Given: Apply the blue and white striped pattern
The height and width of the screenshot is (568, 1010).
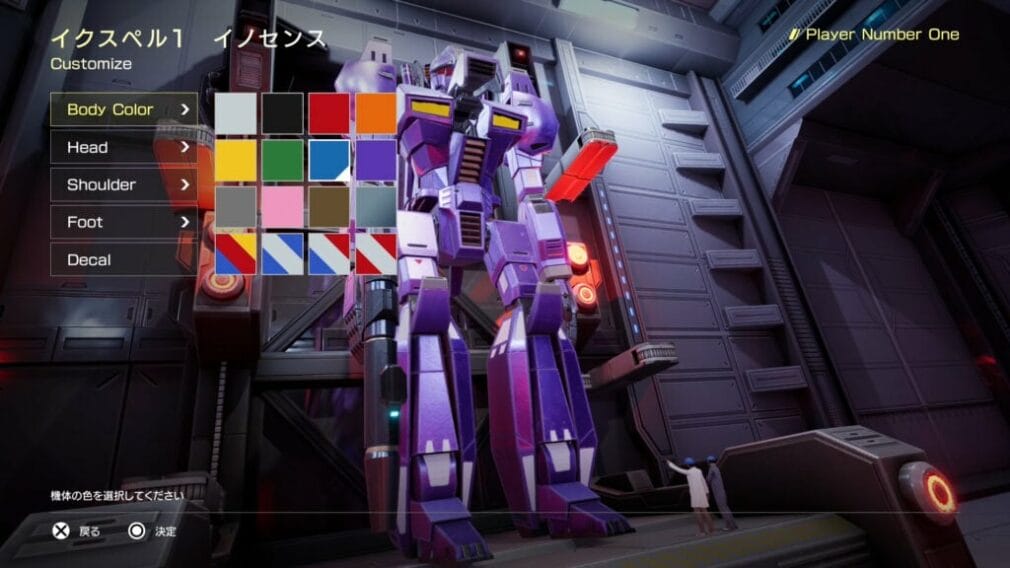Looking at the screenshot, I should pyautogui.click(x=283, y=254).
